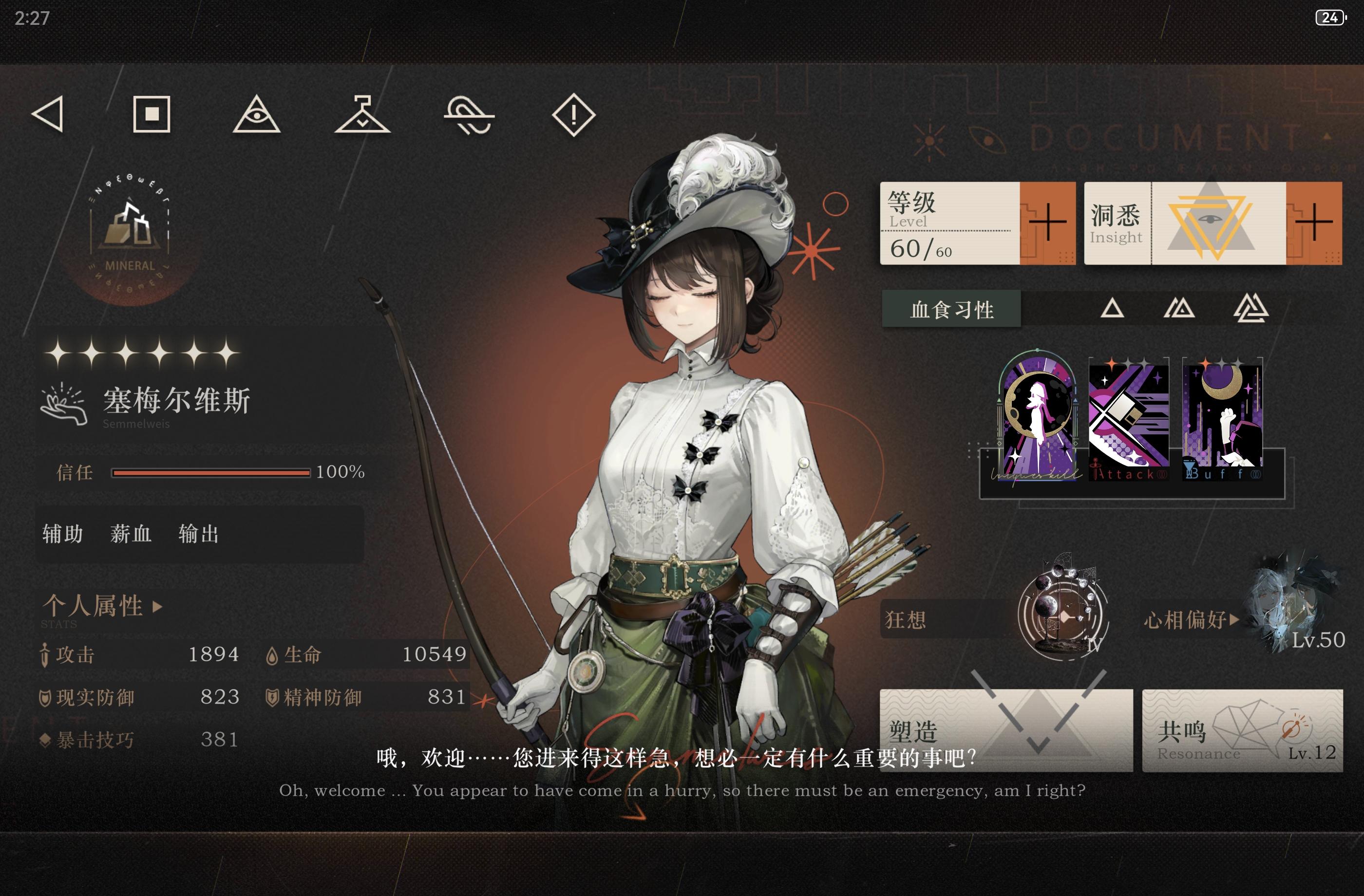
Task: Open the diamond exclamation info icon
Action: [x=574, y=114]
